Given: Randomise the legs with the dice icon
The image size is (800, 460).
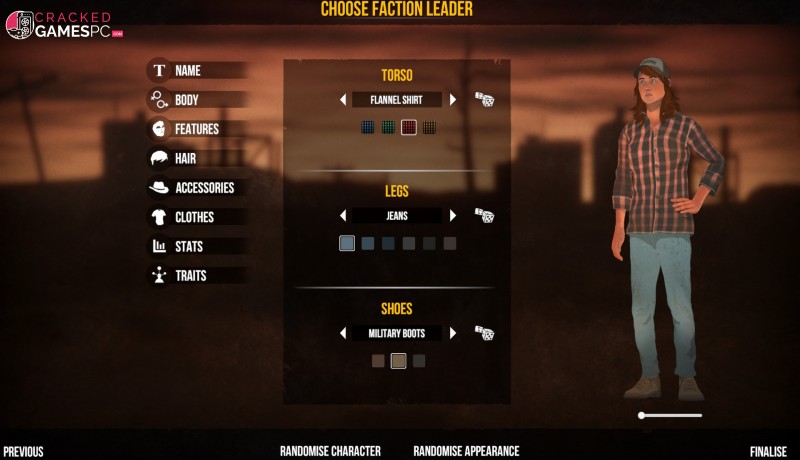Looking at the screenshot, I should (x=484, y=215).
